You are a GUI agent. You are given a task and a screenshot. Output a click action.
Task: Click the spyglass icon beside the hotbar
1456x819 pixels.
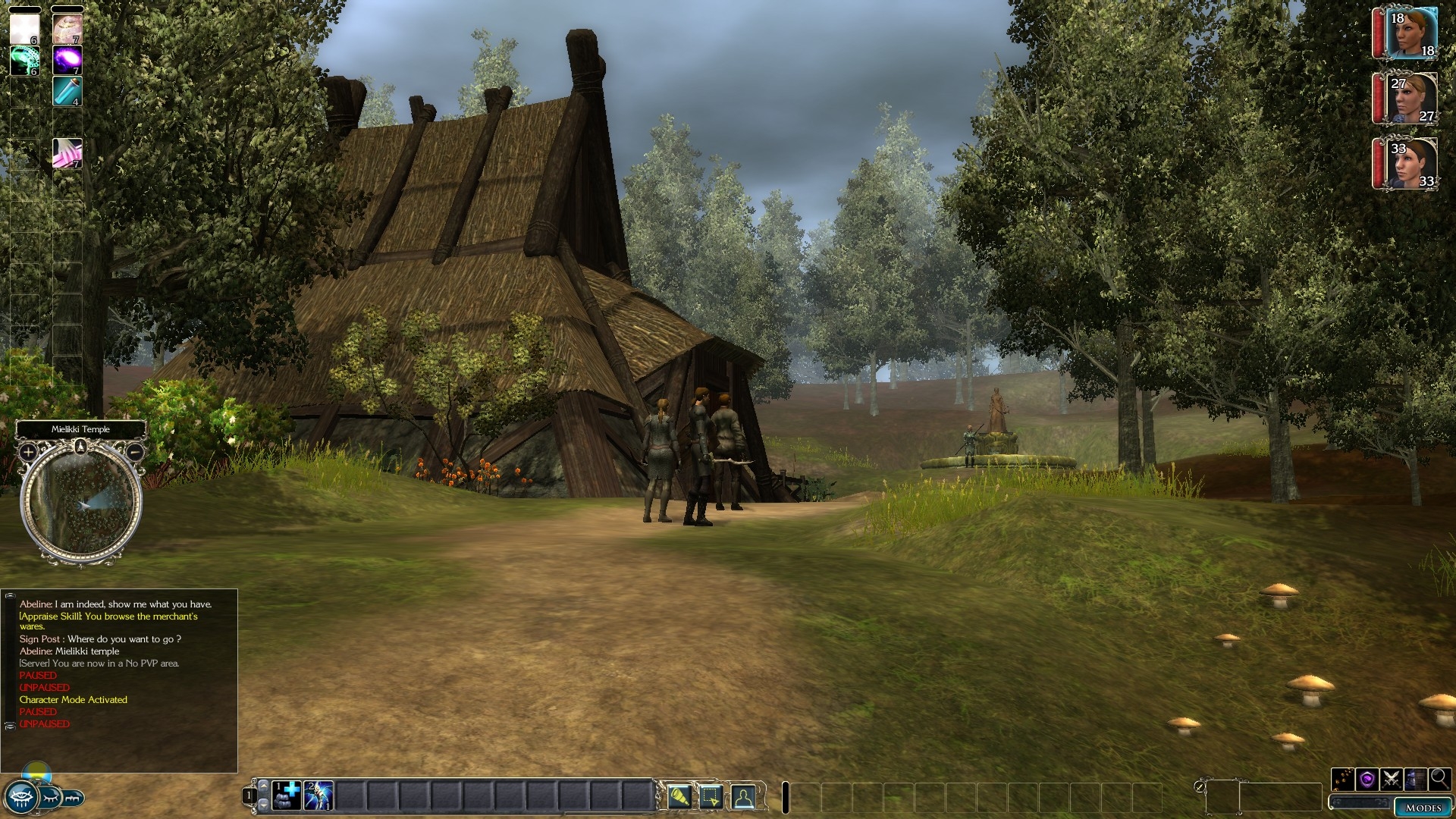679,796
